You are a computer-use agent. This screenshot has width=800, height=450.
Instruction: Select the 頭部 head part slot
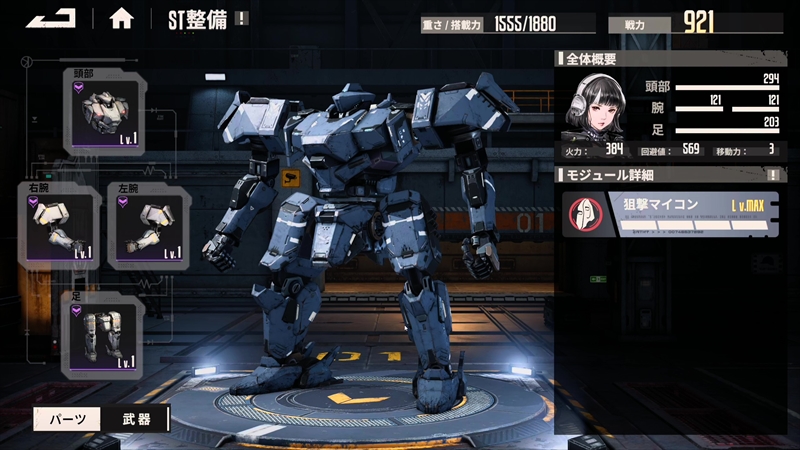click(102, 111)
